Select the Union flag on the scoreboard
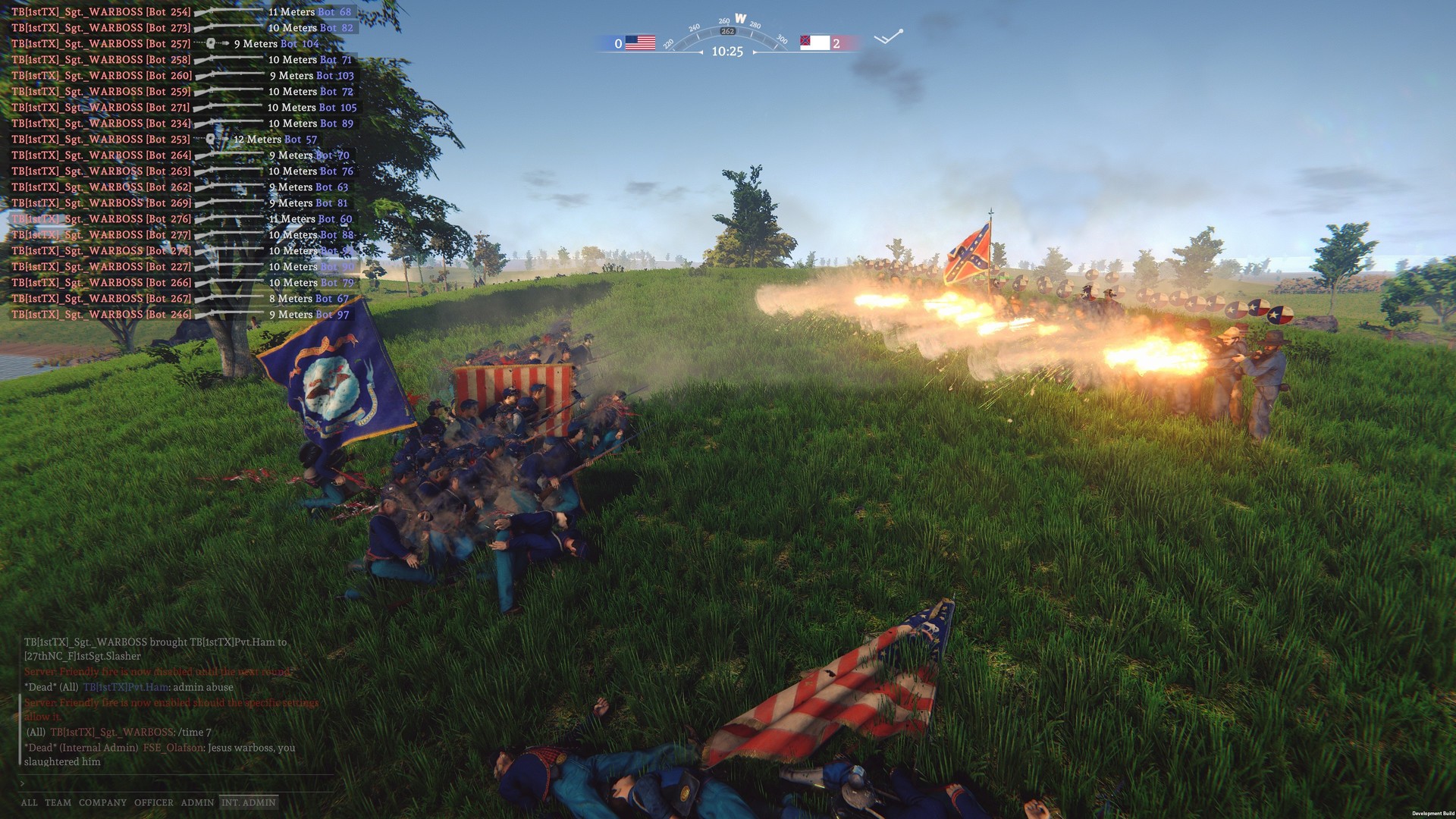The width and height of the screenshot is (1456, 819). coord(642,42)
